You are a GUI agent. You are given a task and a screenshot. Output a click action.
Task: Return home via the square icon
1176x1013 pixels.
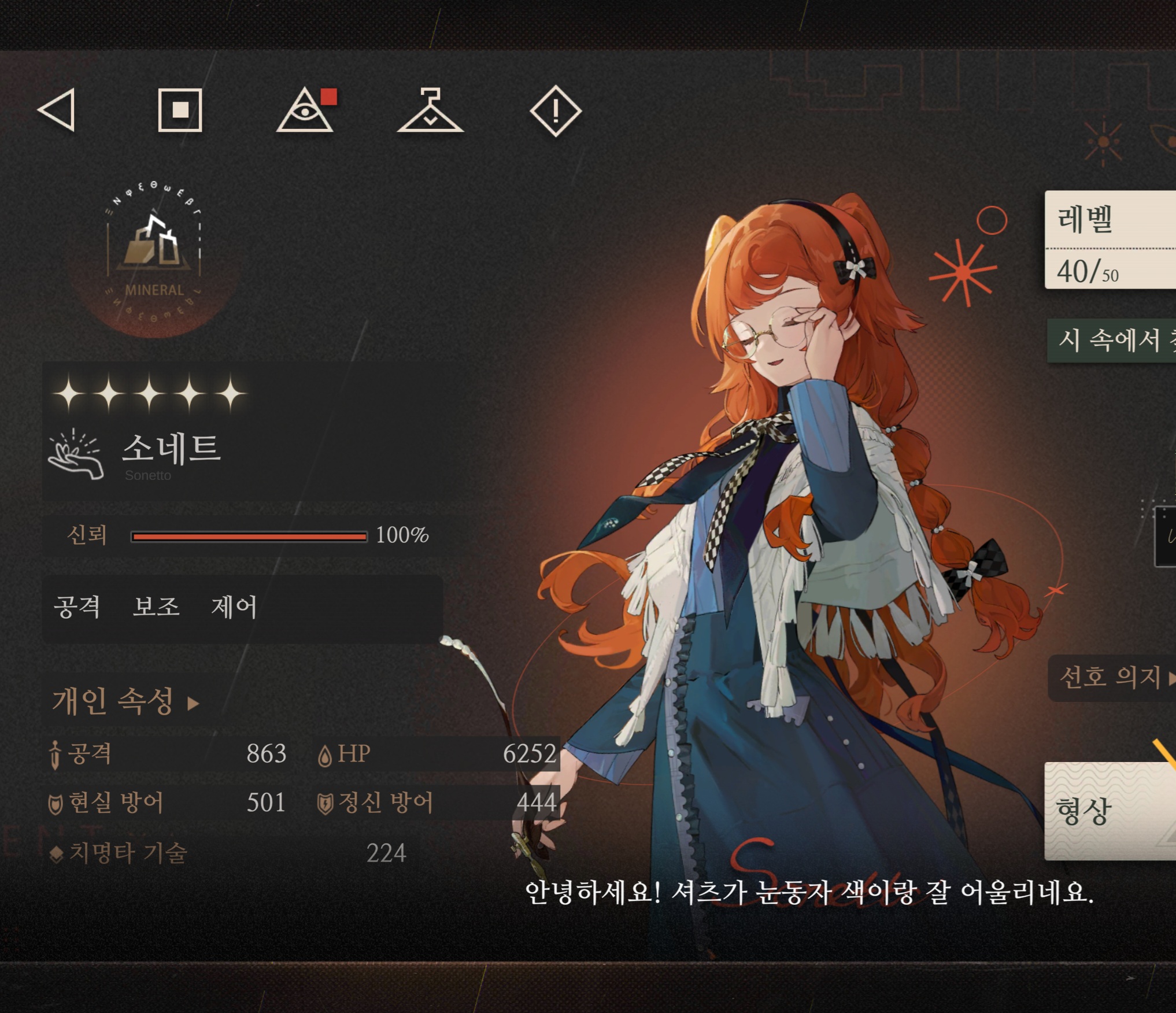pyautogui.click(x=180, y=110)
